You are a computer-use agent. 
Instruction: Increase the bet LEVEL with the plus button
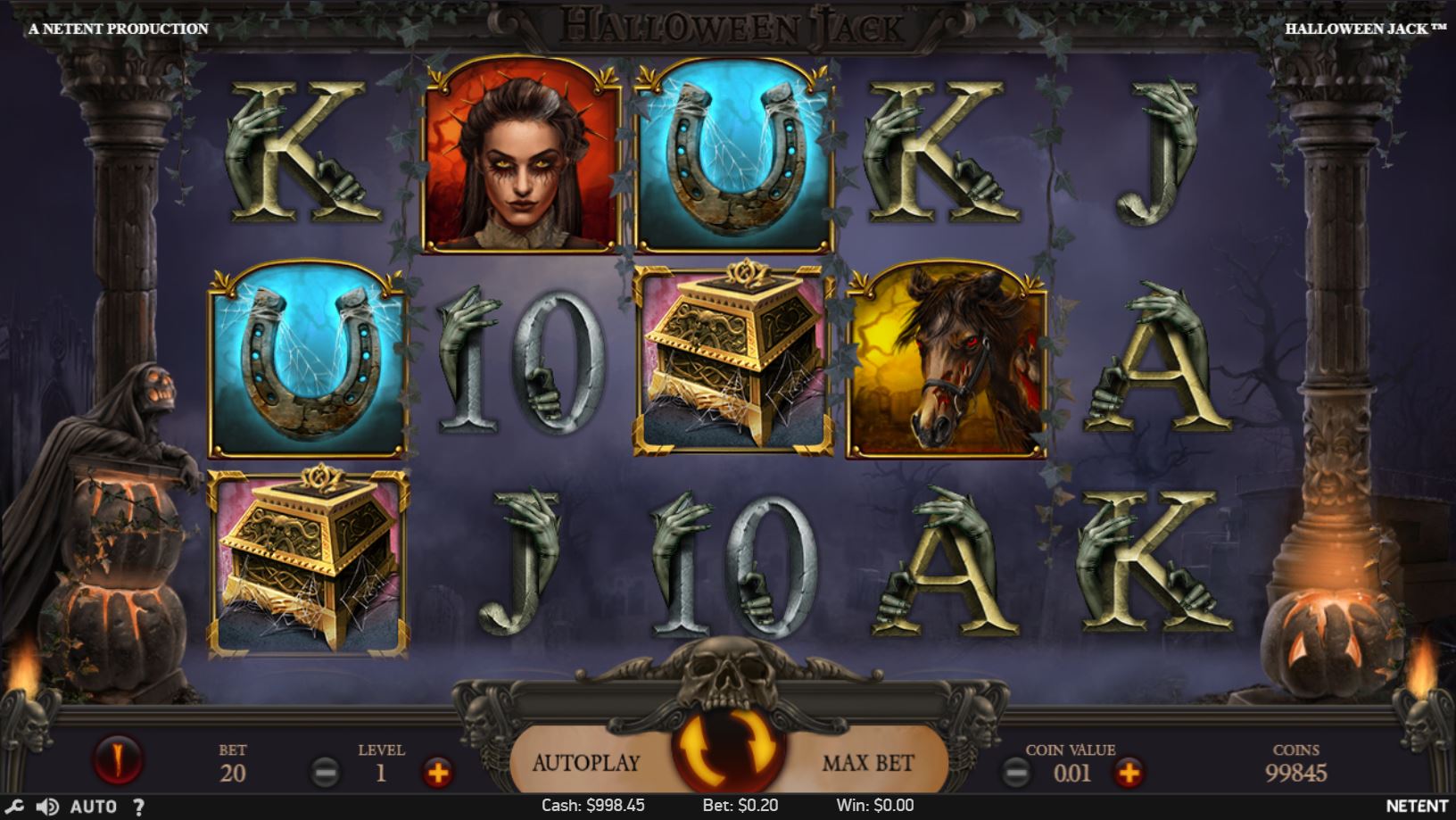(439, 774)
